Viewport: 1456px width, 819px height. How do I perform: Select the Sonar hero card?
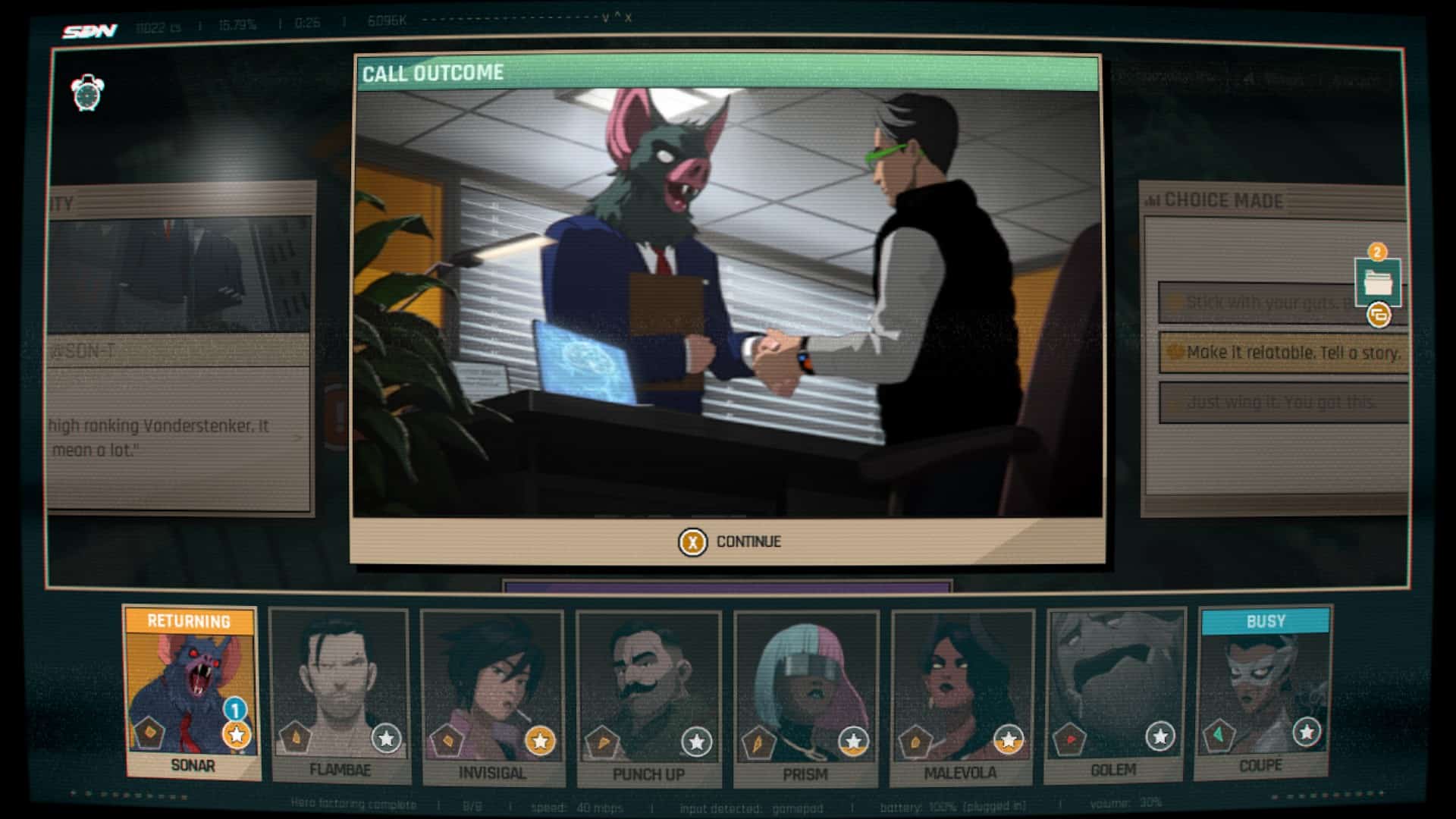192,692
